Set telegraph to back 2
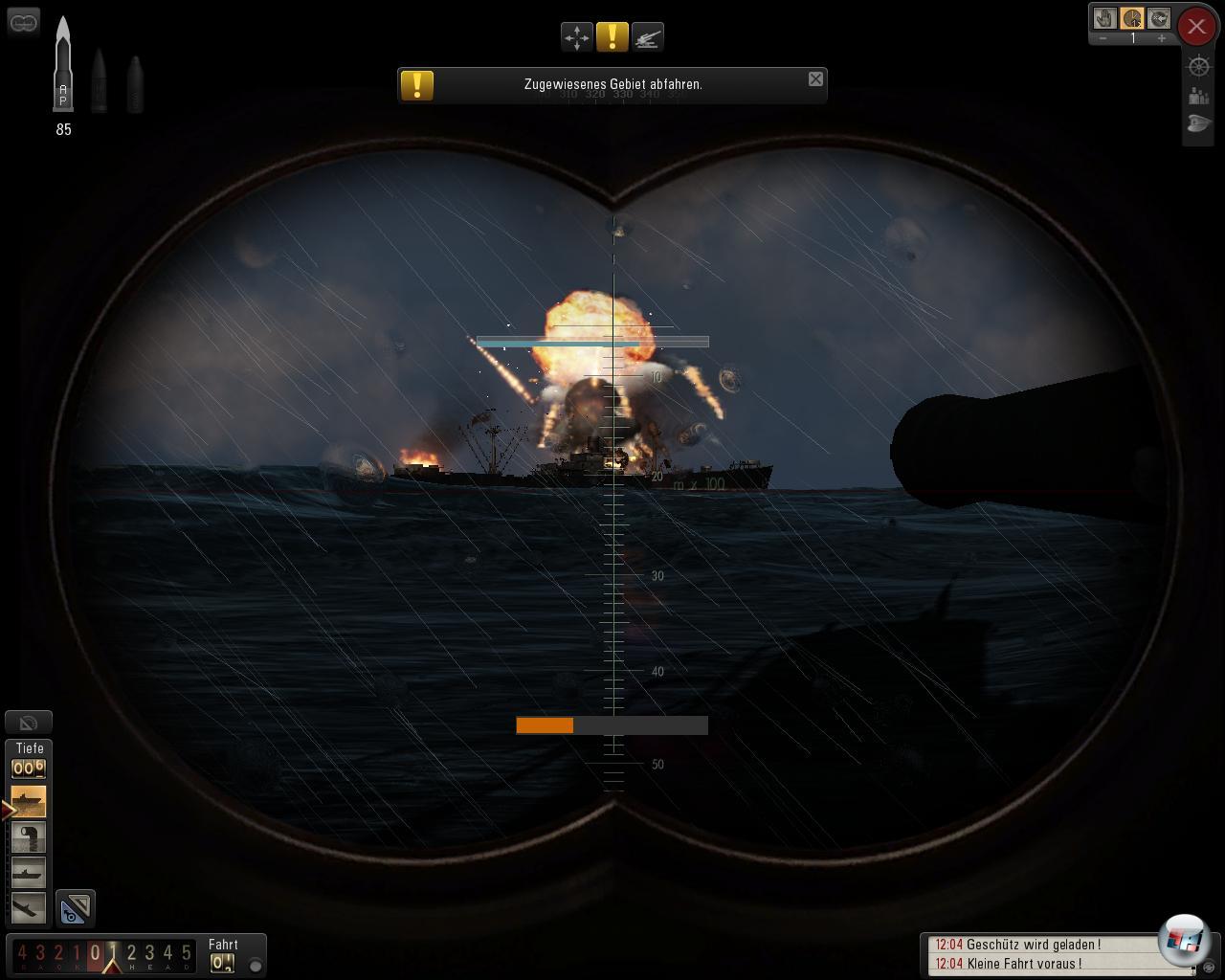The width and height of the screenshot is (1225, 980). 58,953
